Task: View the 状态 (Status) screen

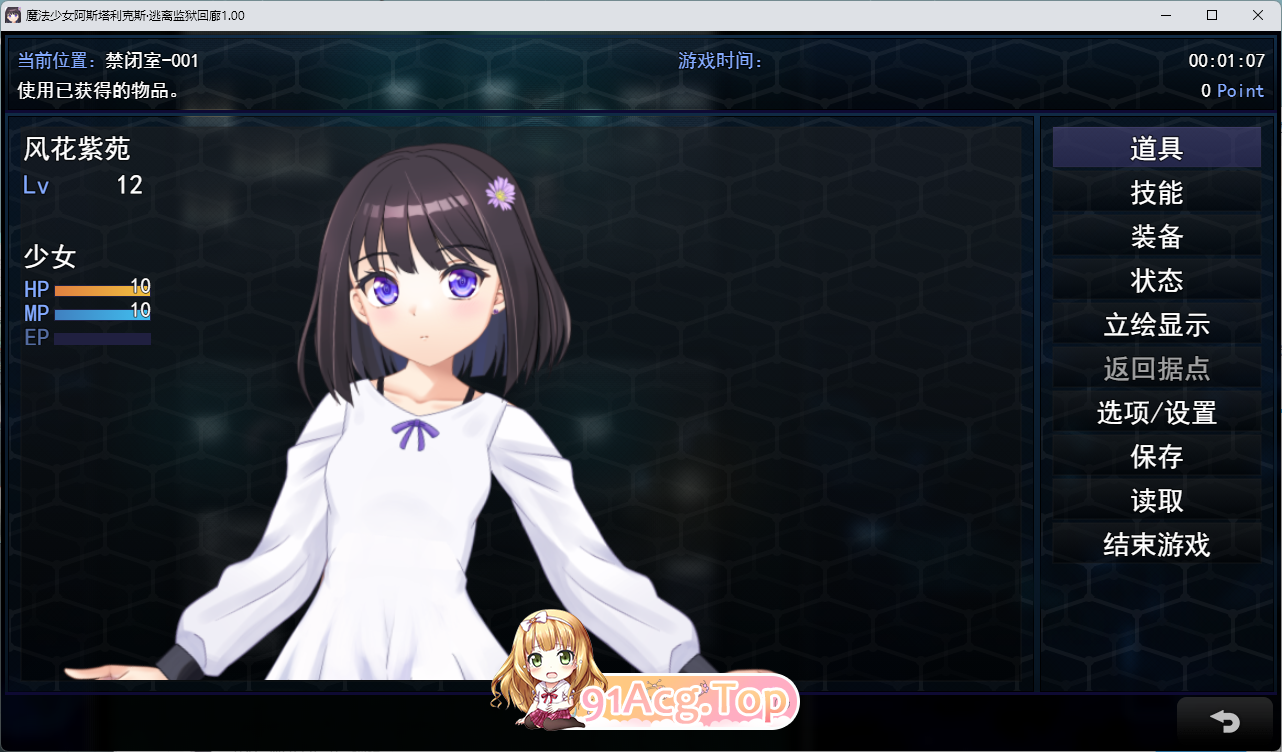Action: click(1156, 281)
